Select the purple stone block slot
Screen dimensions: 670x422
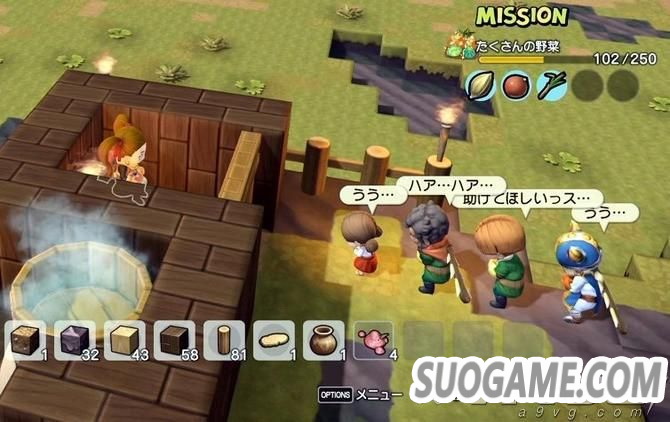coord(76,340)
